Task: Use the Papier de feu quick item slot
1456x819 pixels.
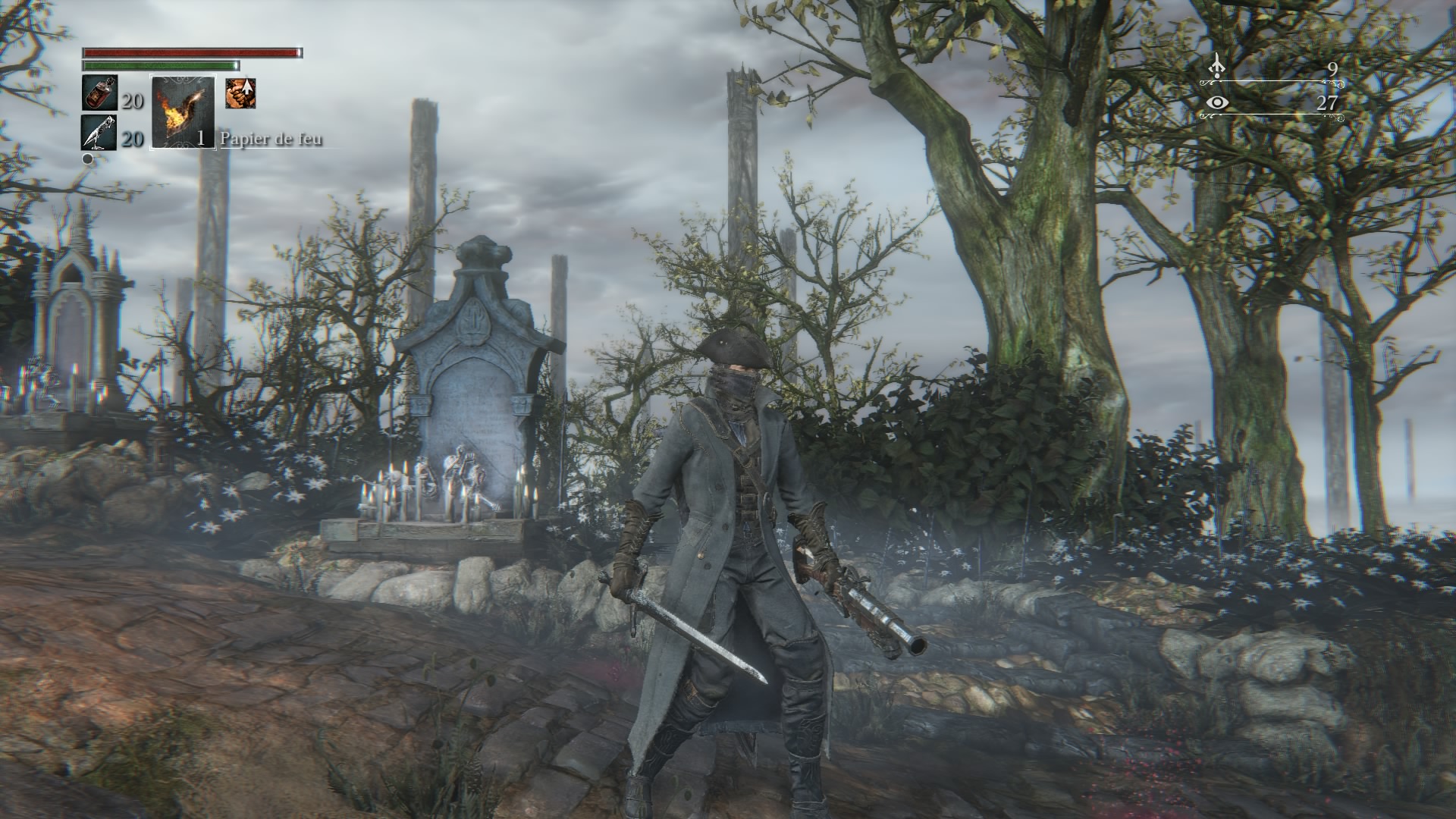Action: coord(183,112)
